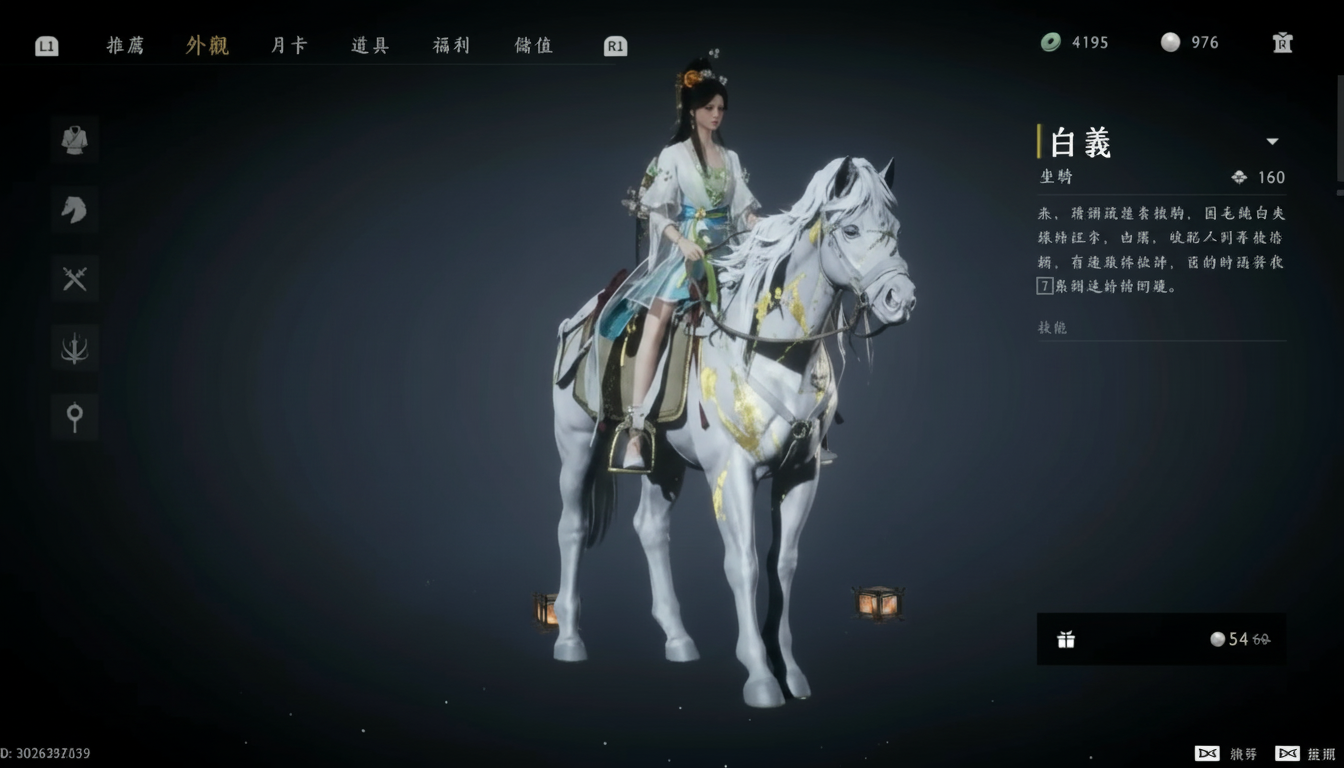Screen dimensions: 1344x768
Task: Open the wardrobe shirt icon at top right
Action: pyautogui.click(x=1282, y=42)
